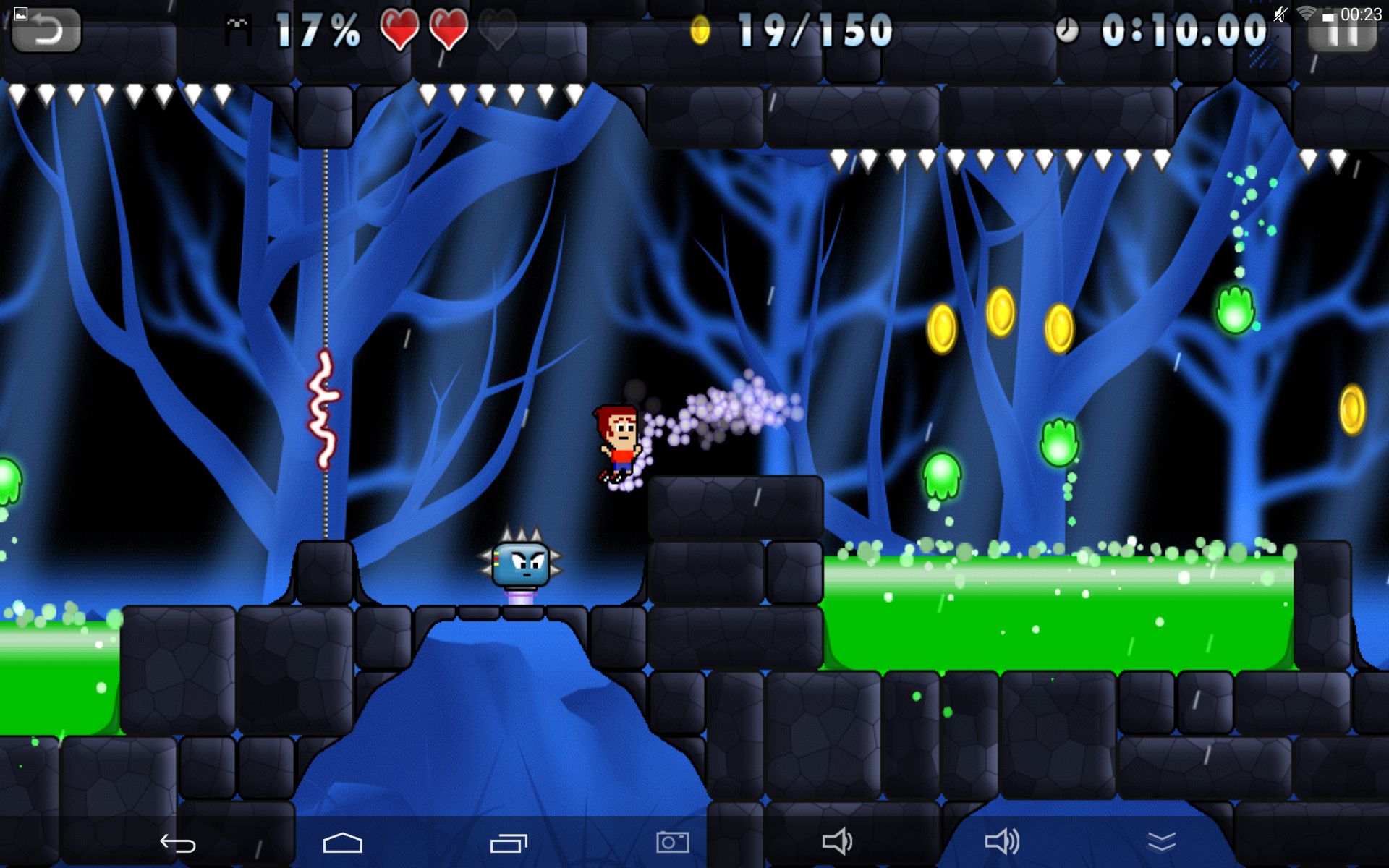Lower the volume with the speaker icon
The width and height of the screenshot is (1389, 868).
[837, 842]
